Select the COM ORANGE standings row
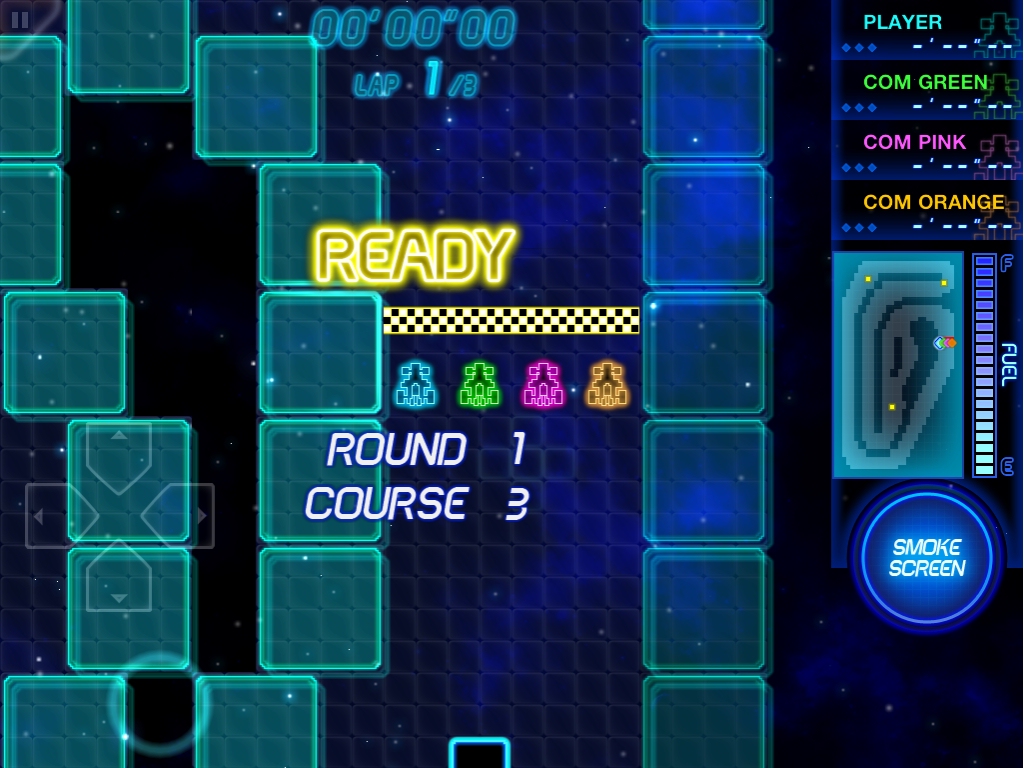The height and width of the screenshot is (768, 1024). coord(927,211)
